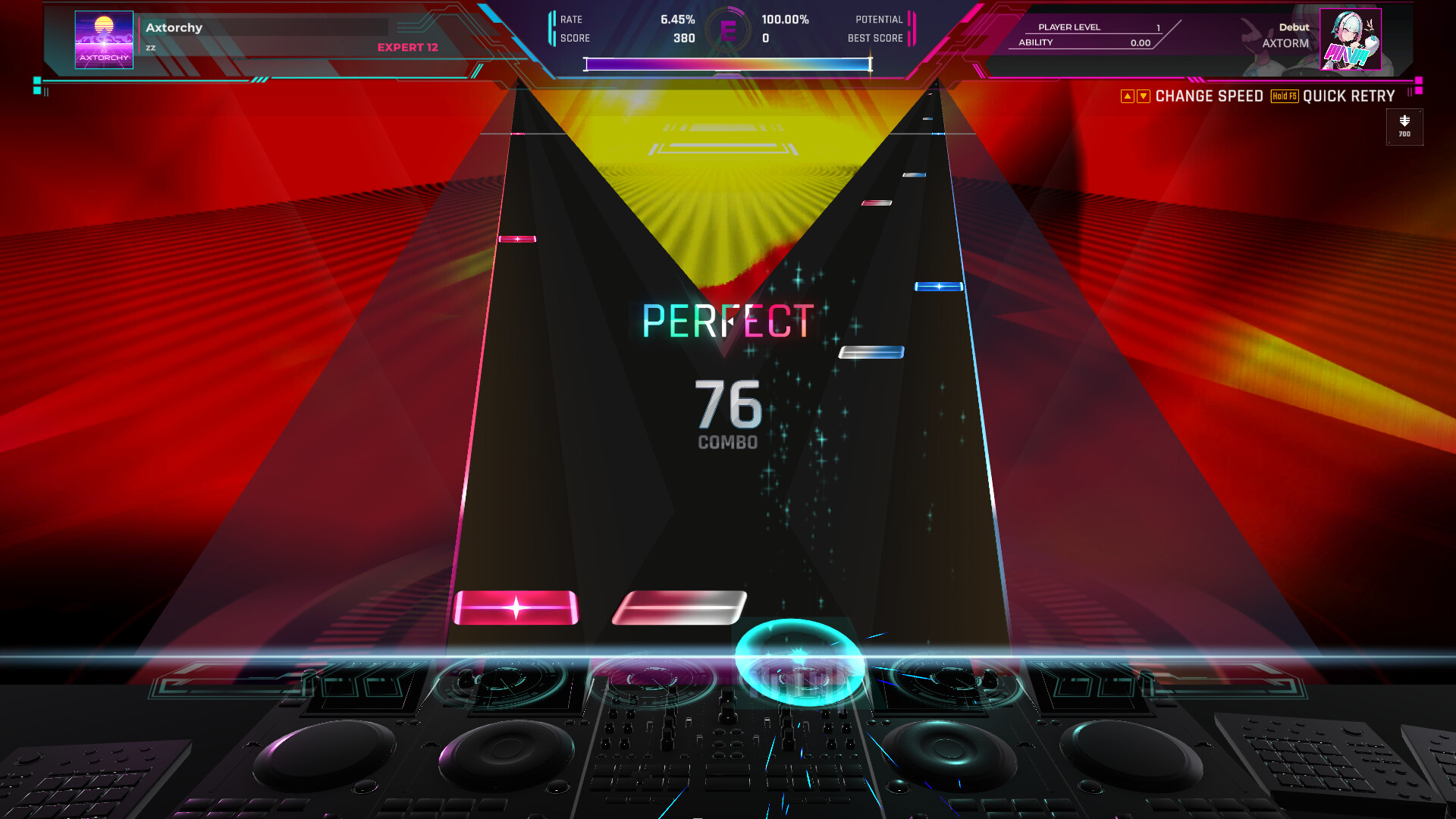Viewport: 1456px width, 819px height.
Task: Click the CHANGE SPEED label
Action: (1209, 96)
